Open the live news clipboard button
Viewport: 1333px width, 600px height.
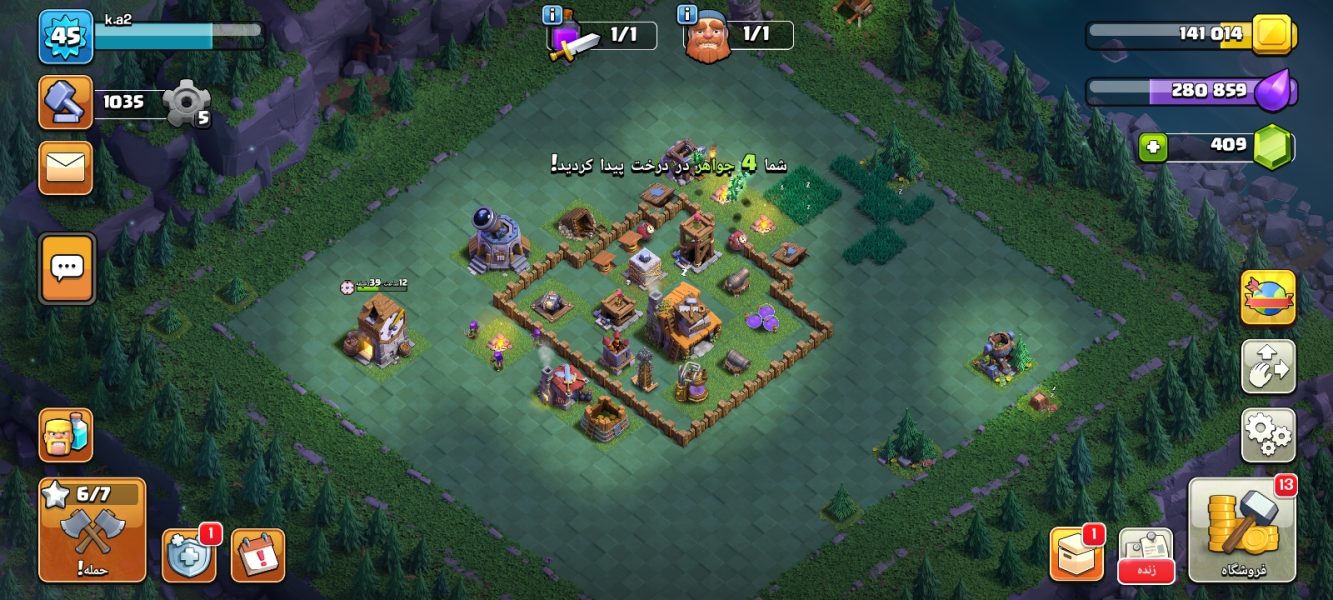pos(1145,555)
